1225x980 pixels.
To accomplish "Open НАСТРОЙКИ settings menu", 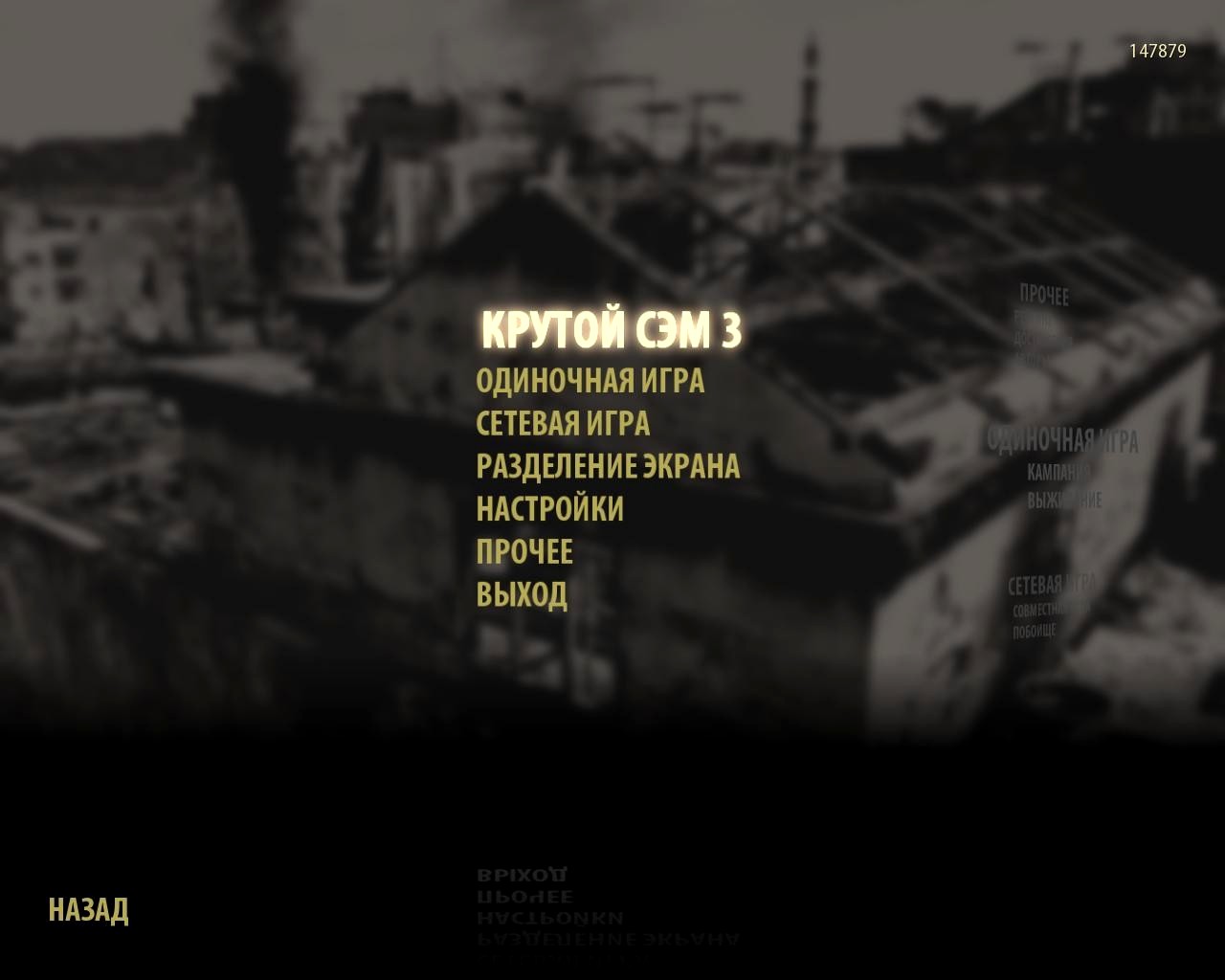I will 549,508.
